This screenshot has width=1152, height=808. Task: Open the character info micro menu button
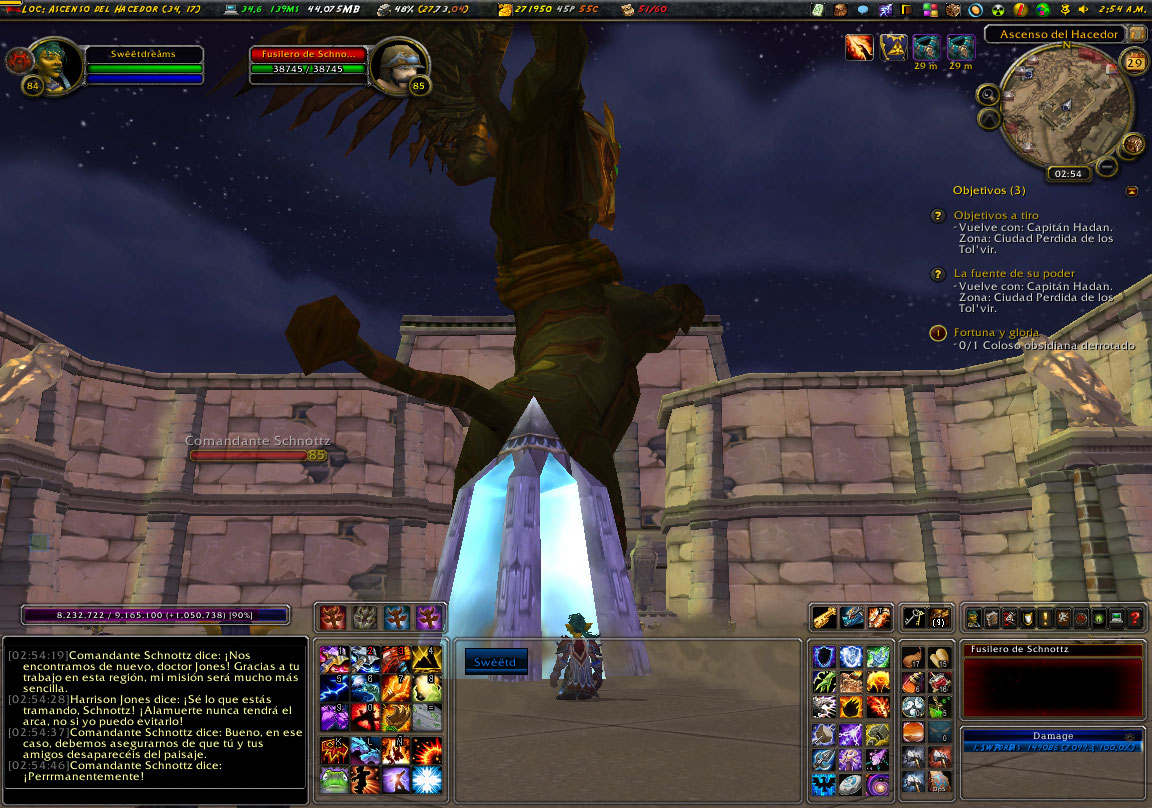click(x=975, y=618)
